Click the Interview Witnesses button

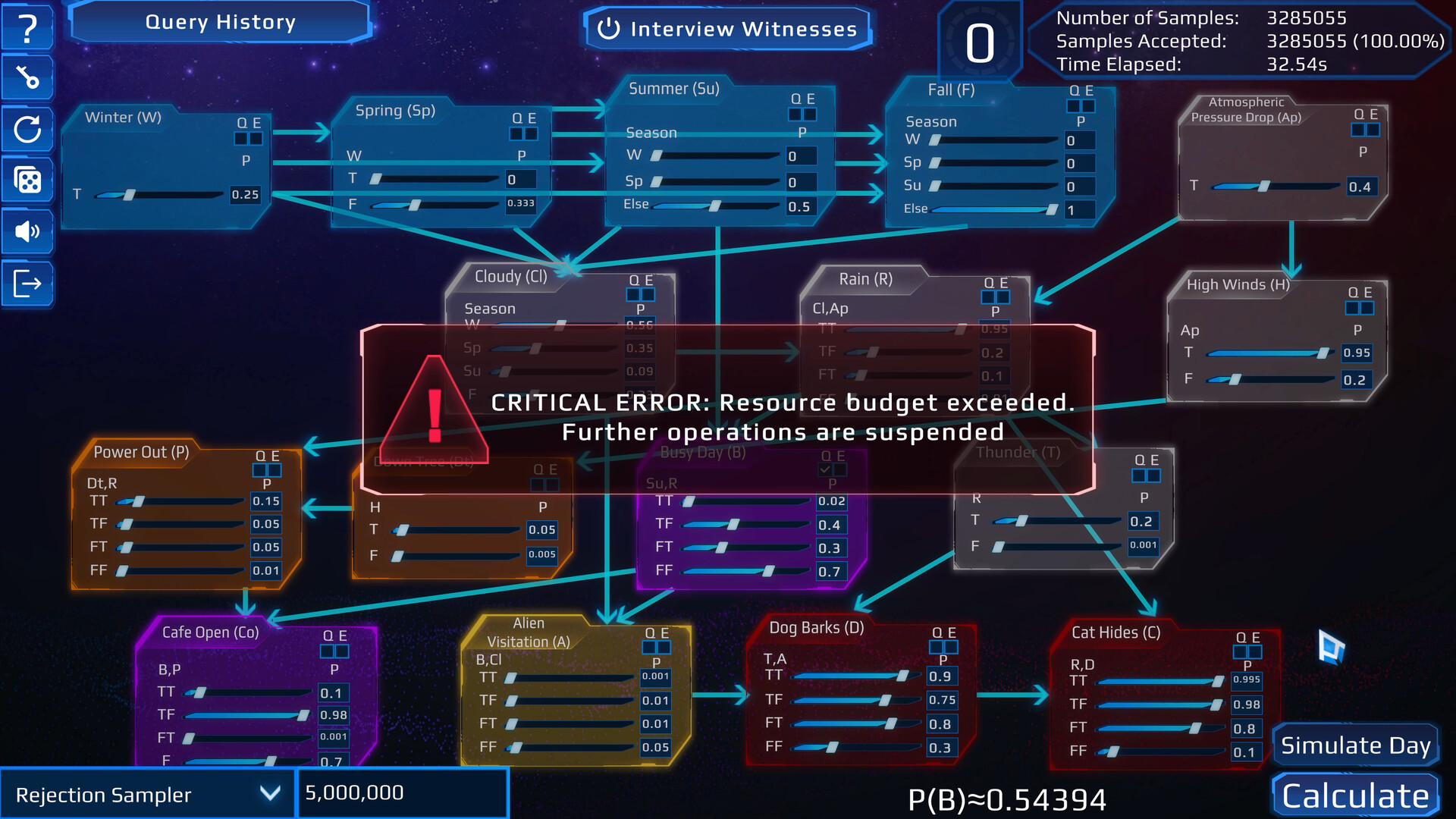point(728,30)
